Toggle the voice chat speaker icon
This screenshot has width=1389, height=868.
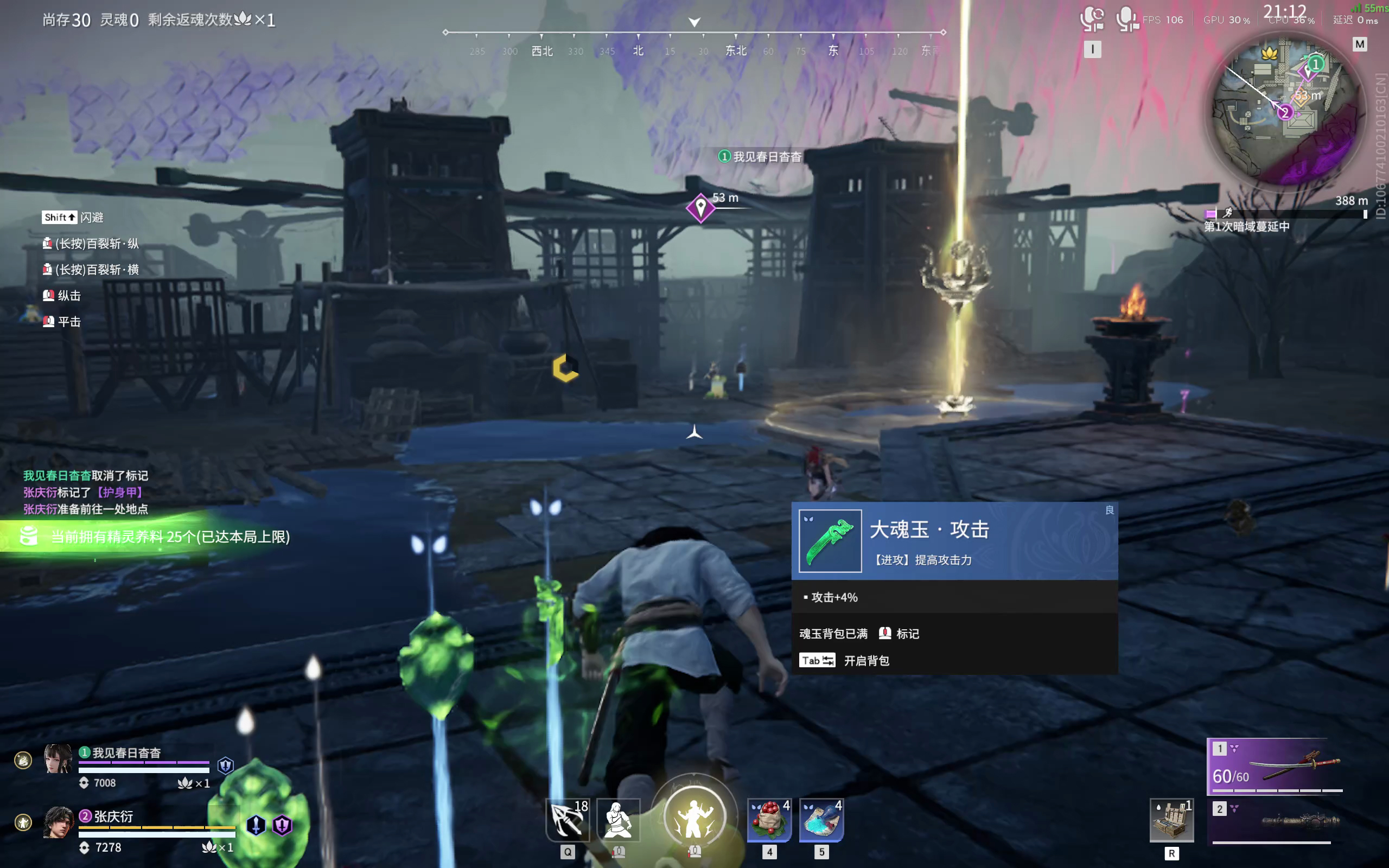point(1092,20)
